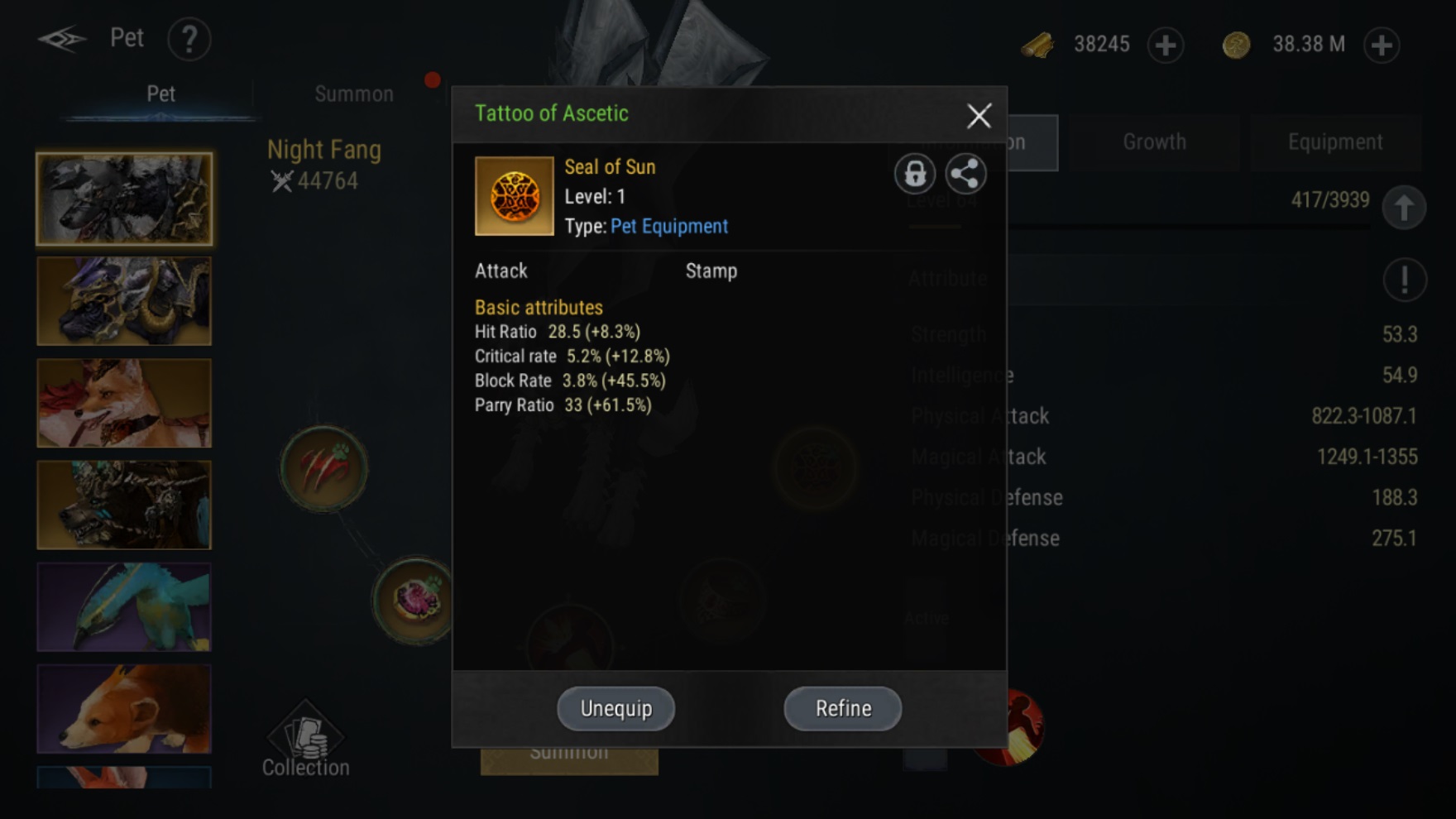Select the red claw equipment slot

coord(324,468)
